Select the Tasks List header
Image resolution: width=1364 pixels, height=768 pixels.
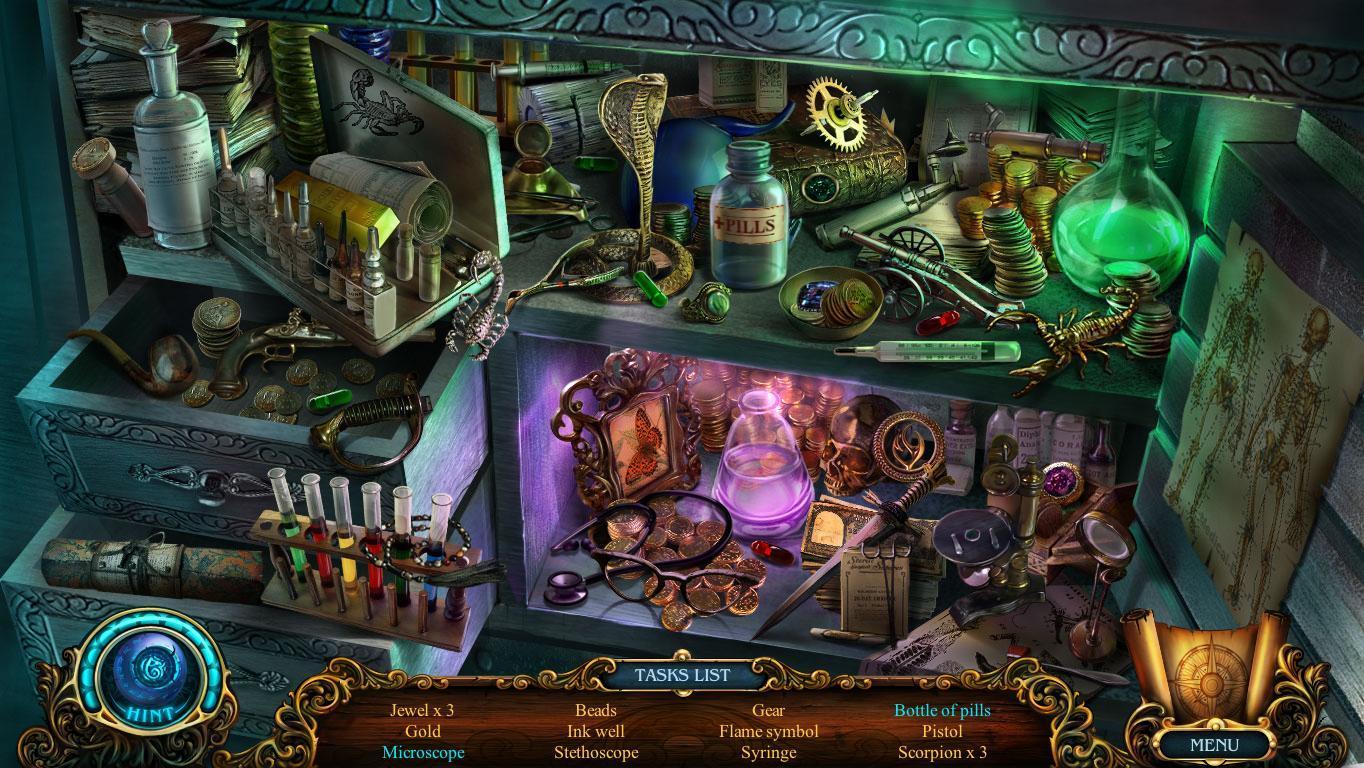coord(682,675)
